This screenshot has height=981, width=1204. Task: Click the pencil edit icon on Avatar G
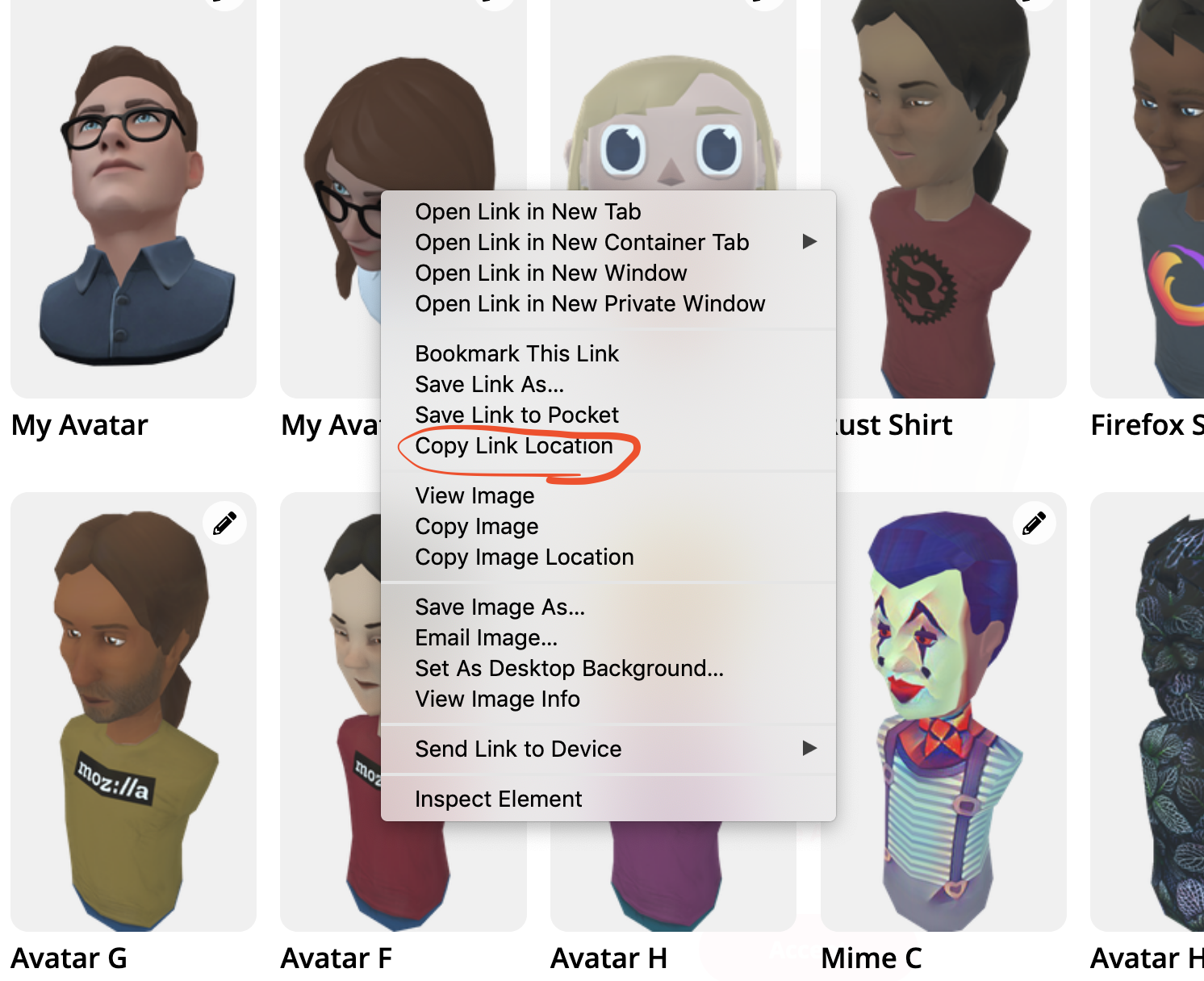[x=224, y=523]
